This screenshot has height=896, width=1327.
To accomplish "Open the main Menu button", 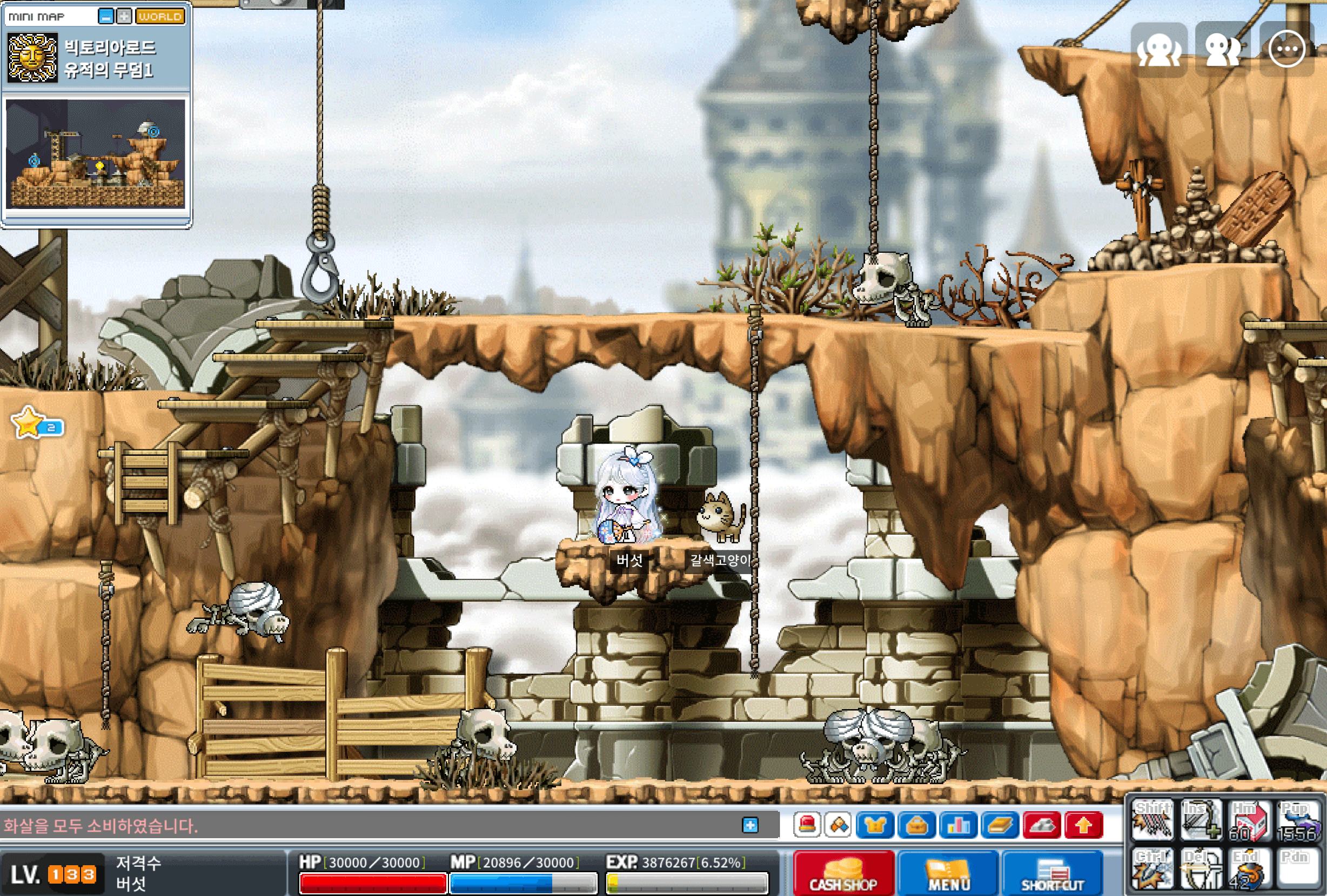I will [x=948, y=874].
